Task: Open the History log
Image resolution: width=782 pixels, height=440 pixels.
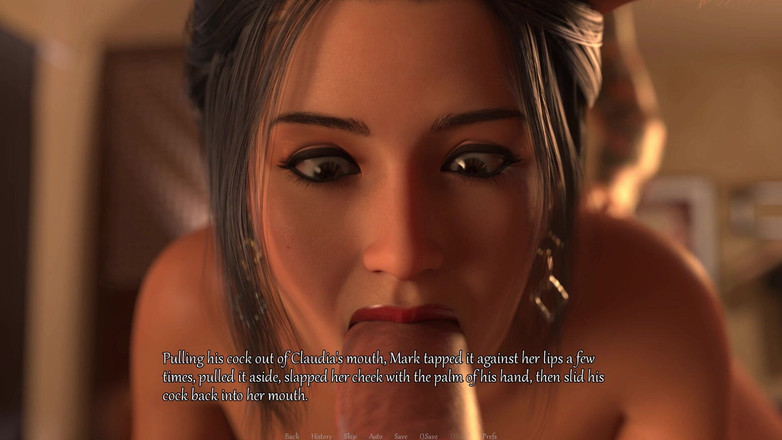Action: (321, 436)
